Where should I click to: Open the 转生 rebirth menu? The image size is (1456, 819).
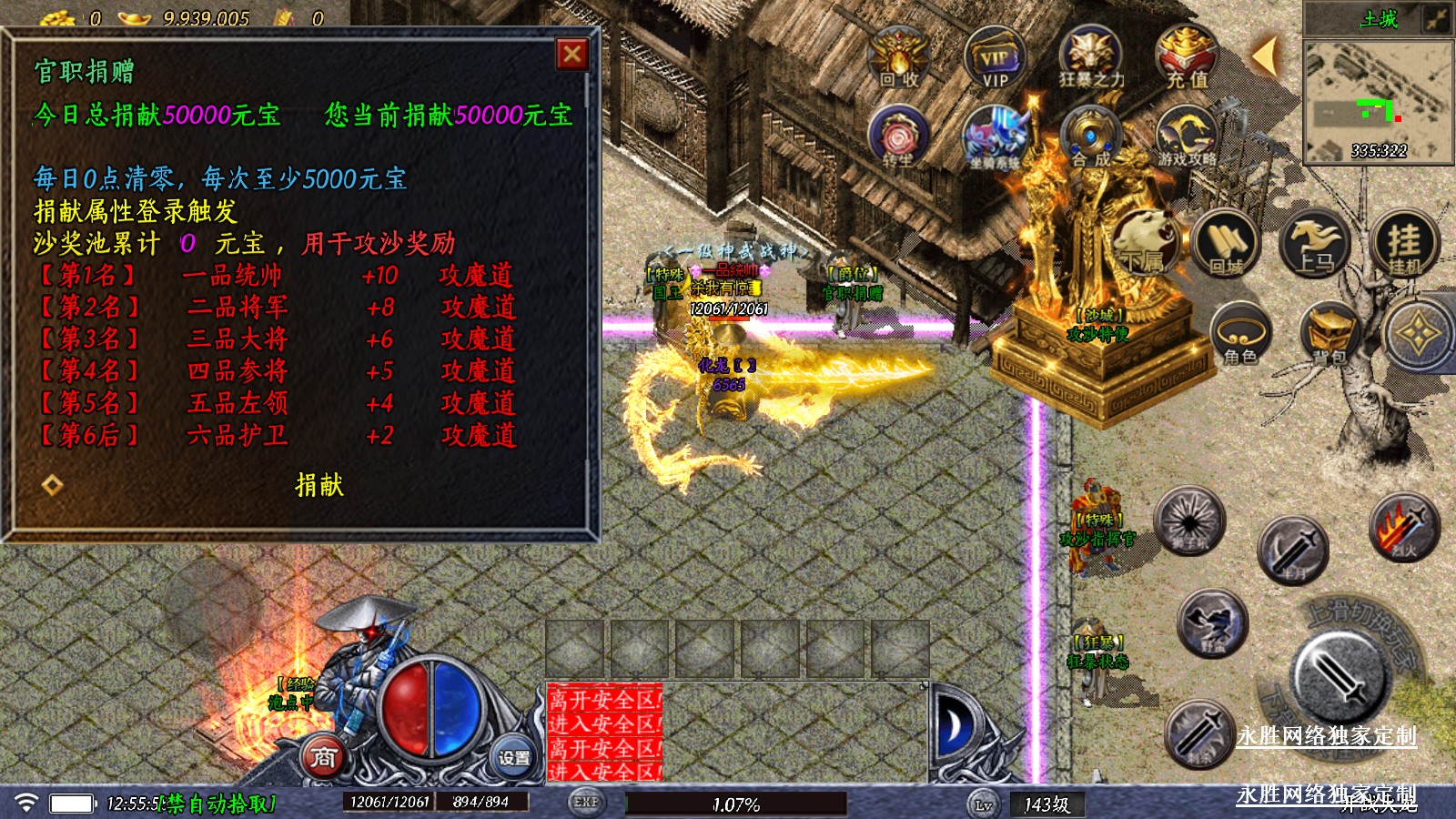coord(898,136)
